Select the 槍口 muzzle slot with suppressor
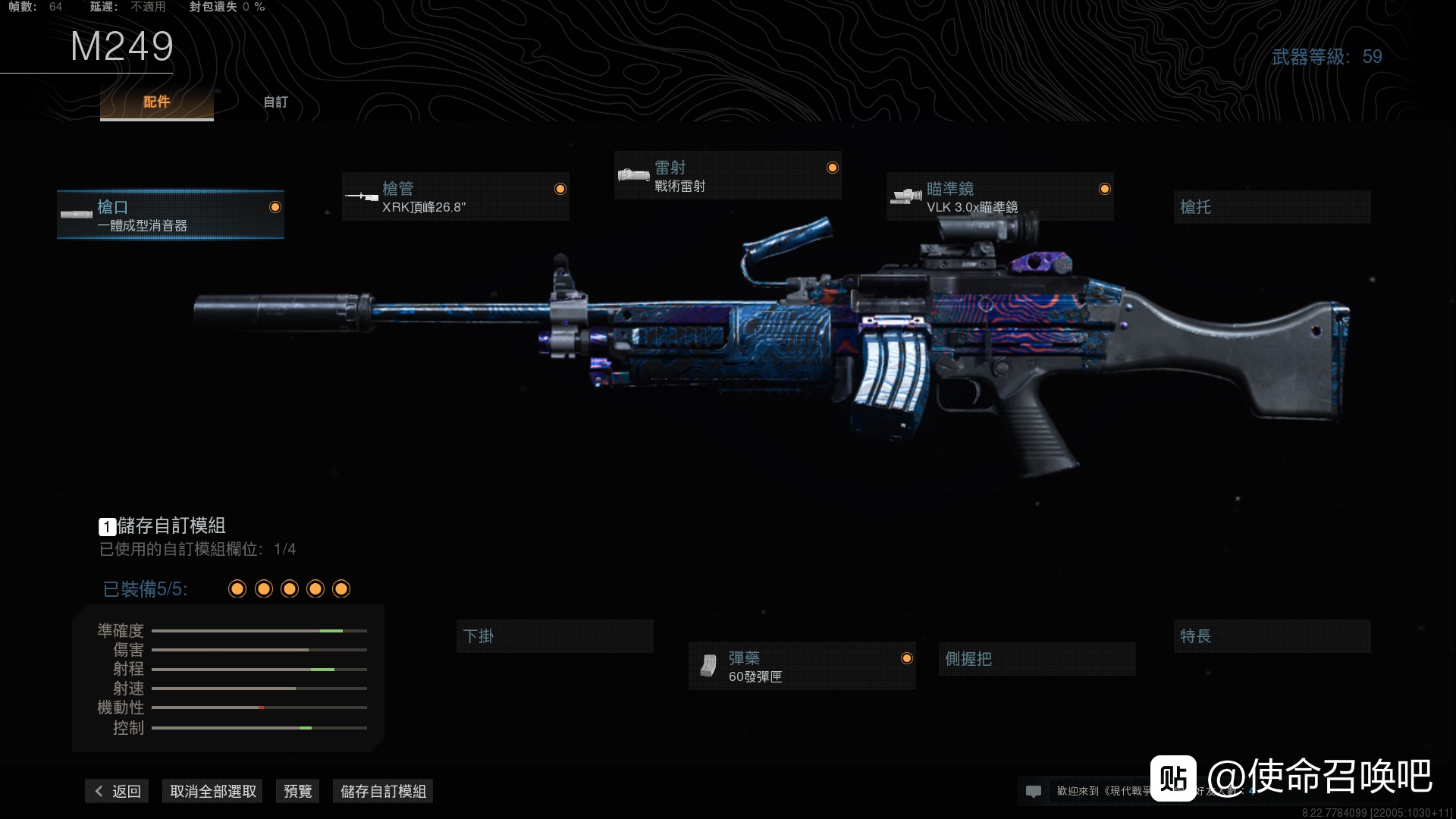 pos(171,215)
